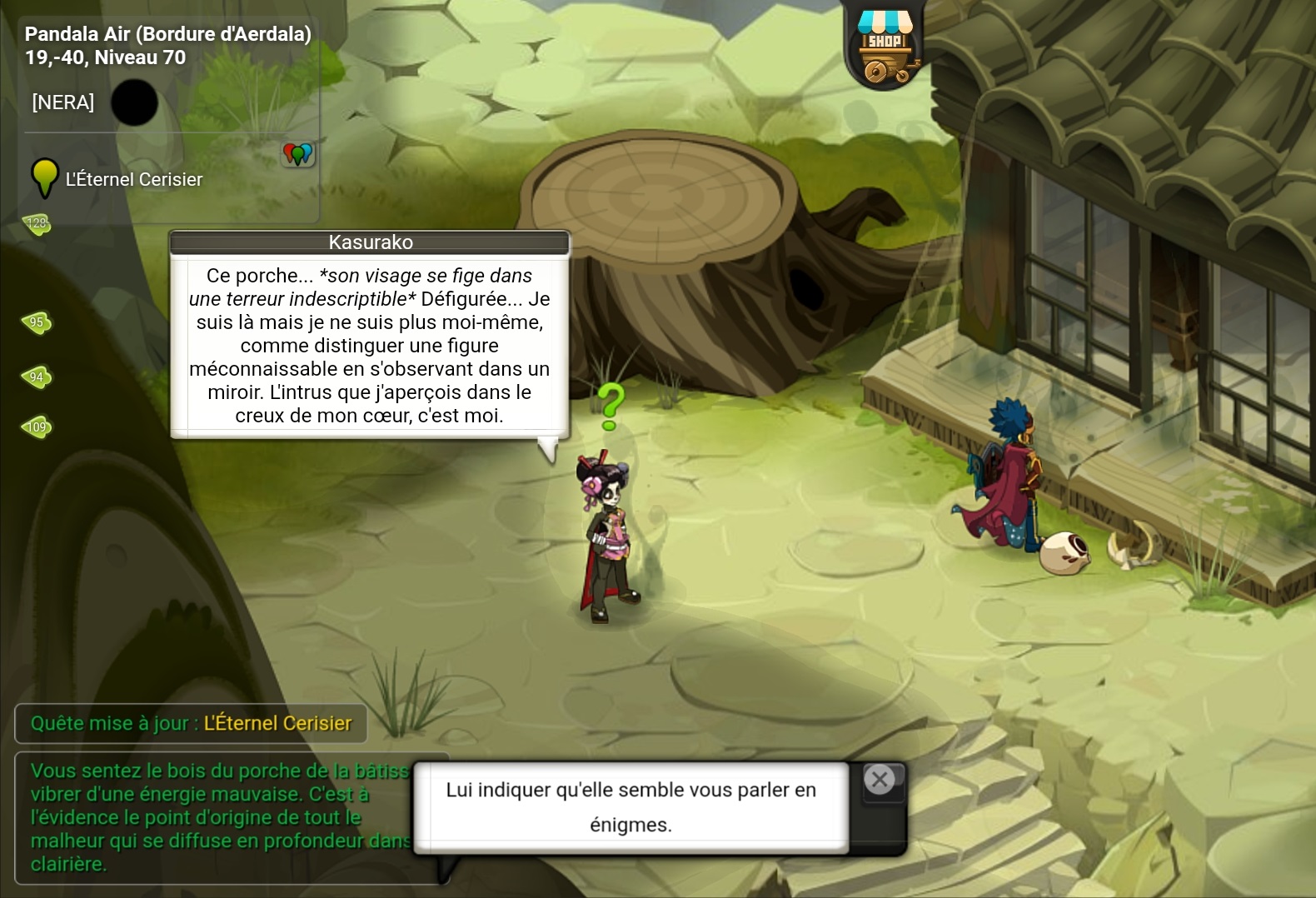Select the green marker numbered 95
Image resolution: width=1316 pixels, height=898 pixels.
pos(37,322)
